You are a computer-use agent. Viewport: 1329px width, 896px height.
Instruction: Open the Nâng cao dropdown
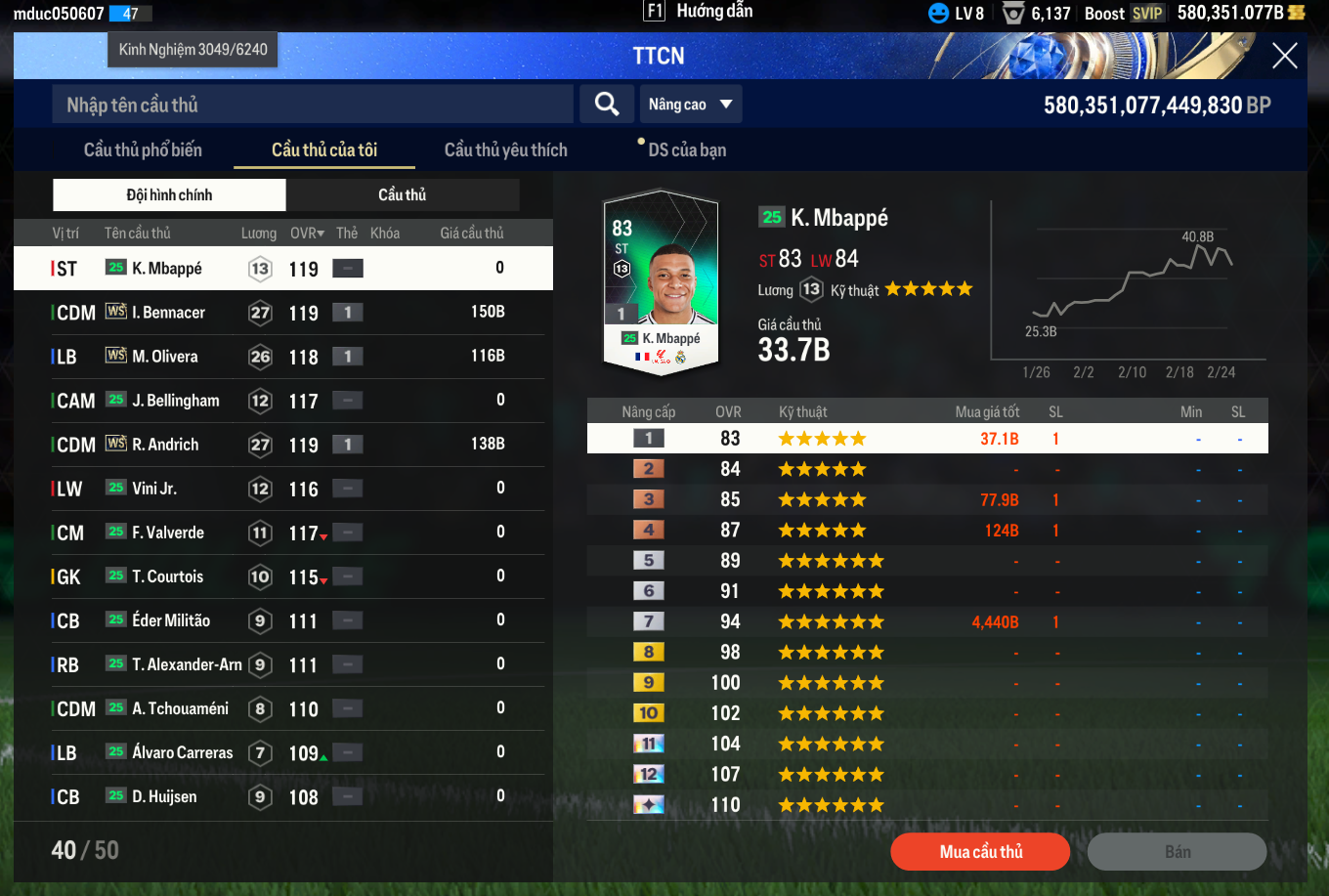[690, 105]
